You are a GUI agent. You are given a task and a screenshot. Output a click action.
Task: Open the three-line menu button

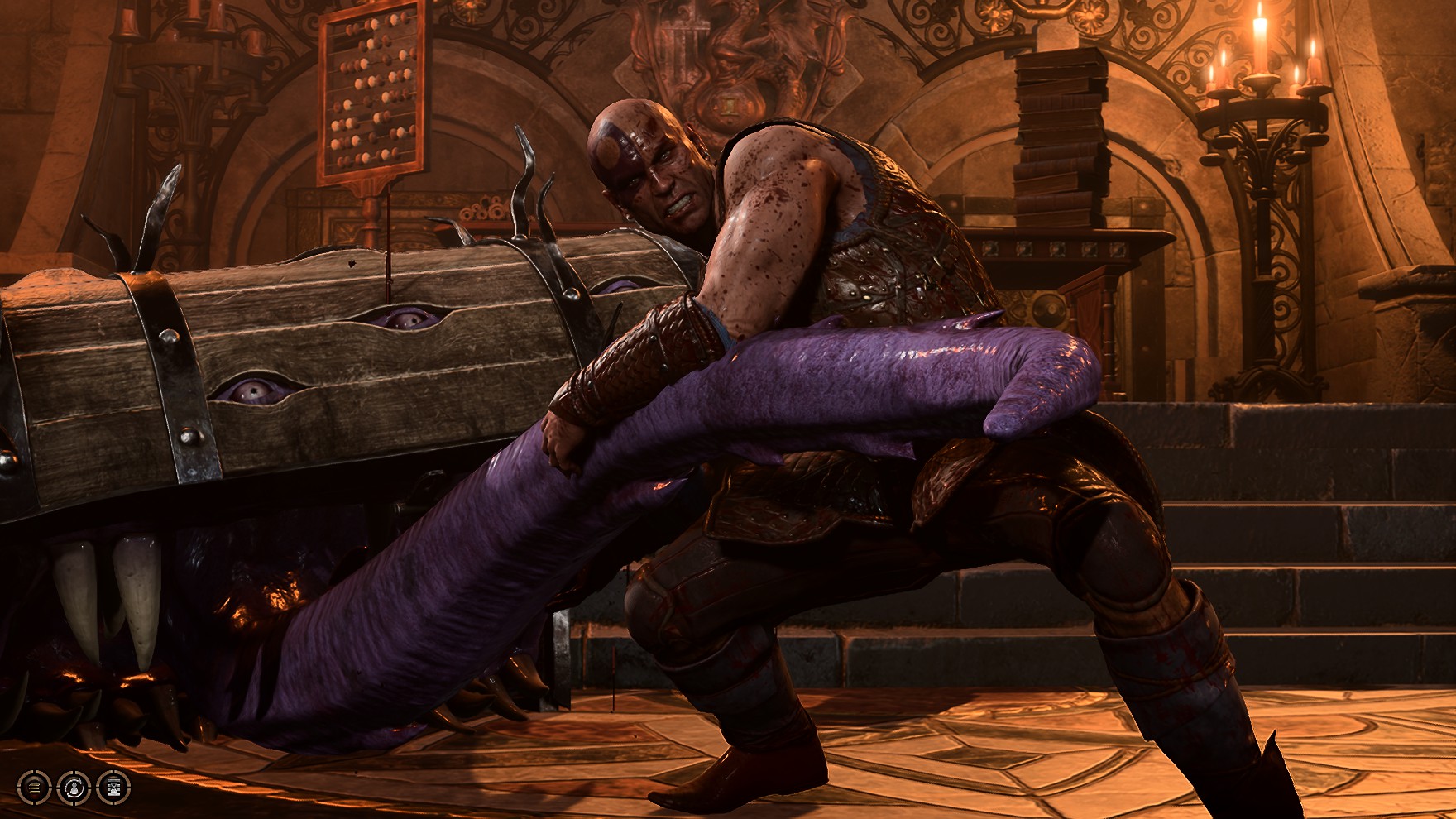34,787
